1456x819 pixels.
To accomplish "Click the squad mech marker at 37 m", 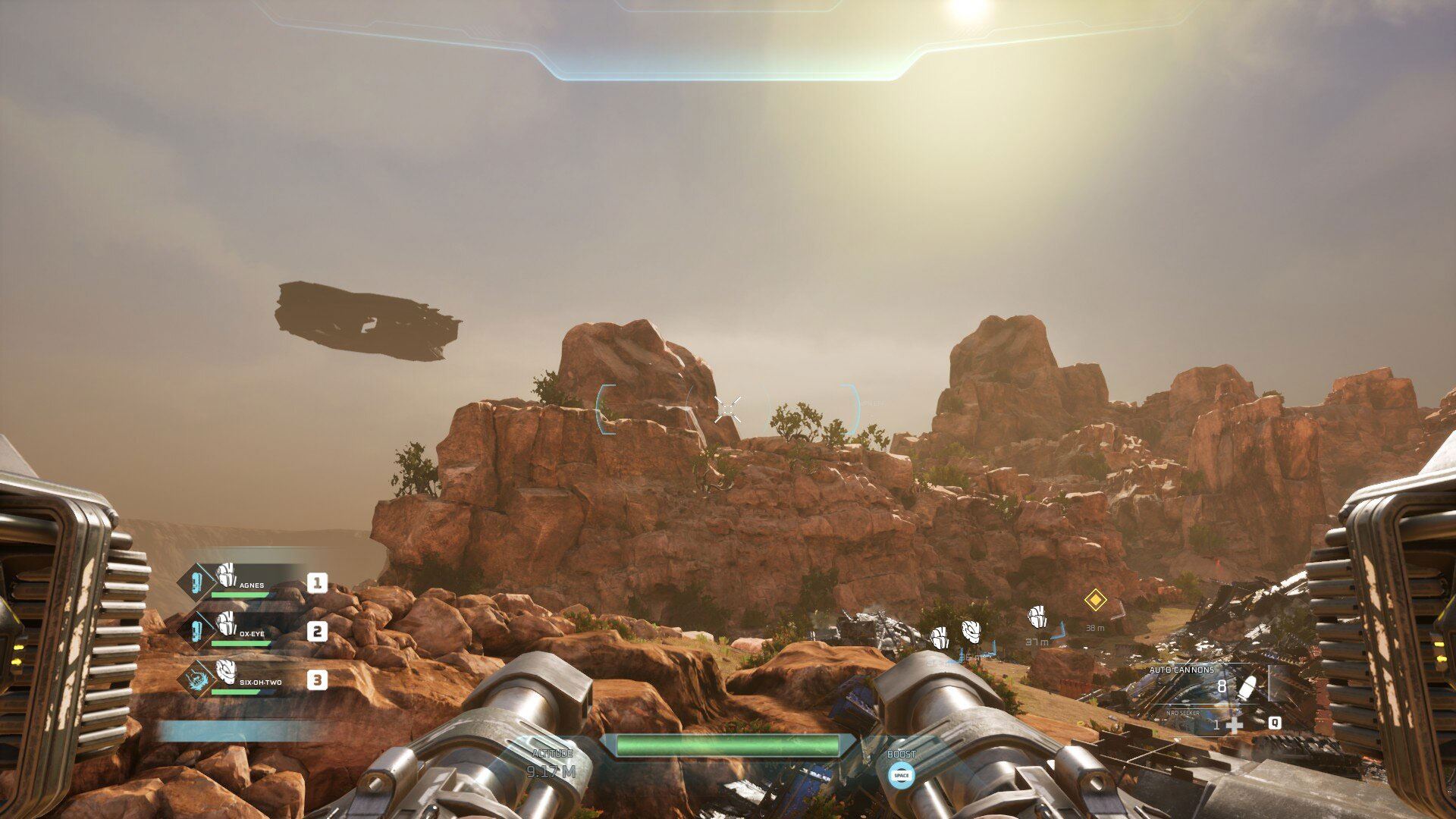I will coord(1037,618).
